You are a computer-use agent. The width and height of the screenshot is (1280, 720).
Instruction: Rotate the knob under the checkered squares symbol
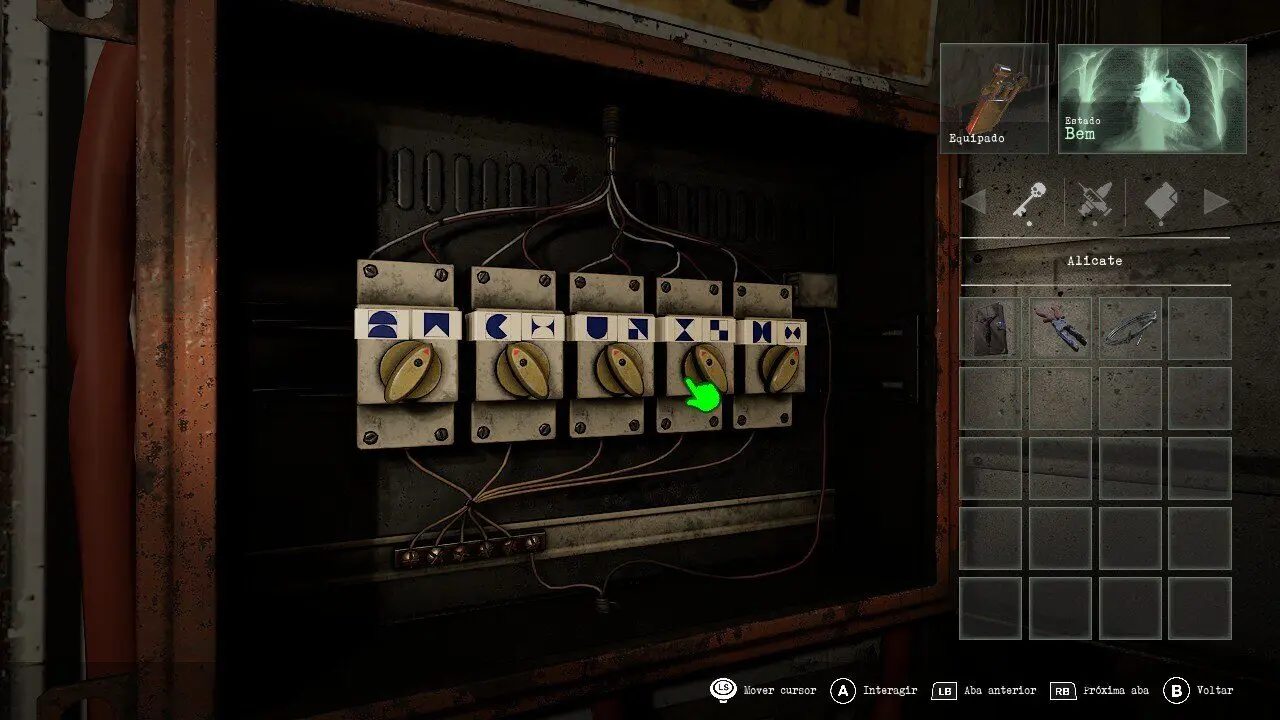click(706, 368)
